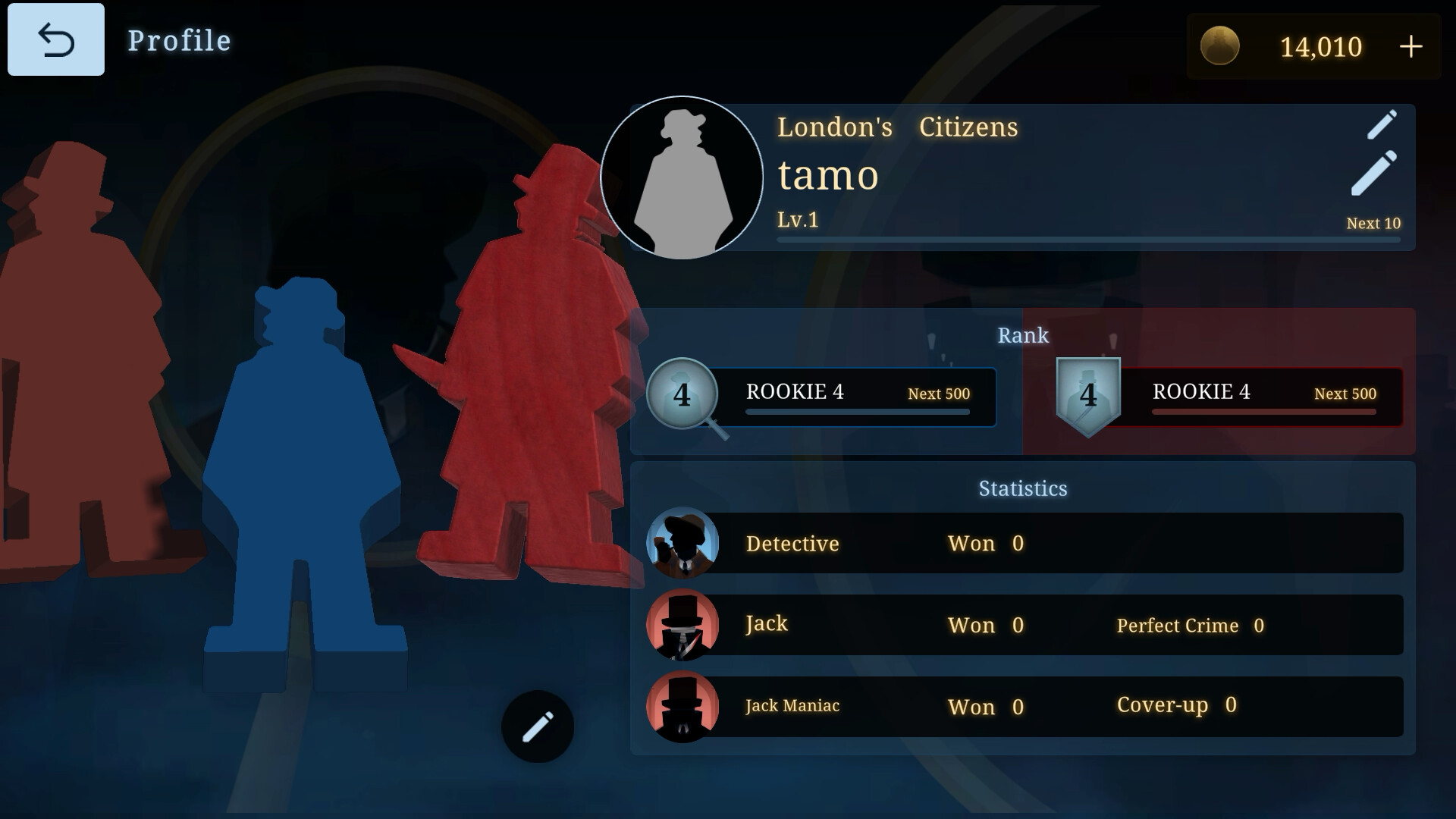Click the Jack top-hat portrait icon
1456x819 pixels.
(683, 625)
